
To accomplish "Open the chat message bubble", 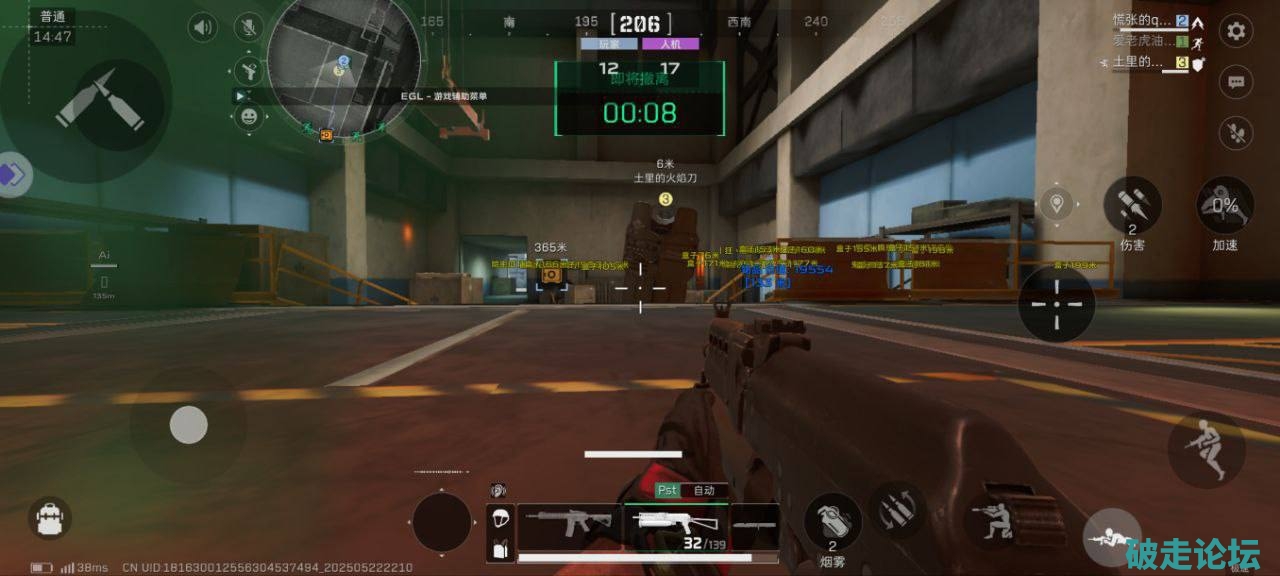I will pyautogui.click(x=1236, y=82).
